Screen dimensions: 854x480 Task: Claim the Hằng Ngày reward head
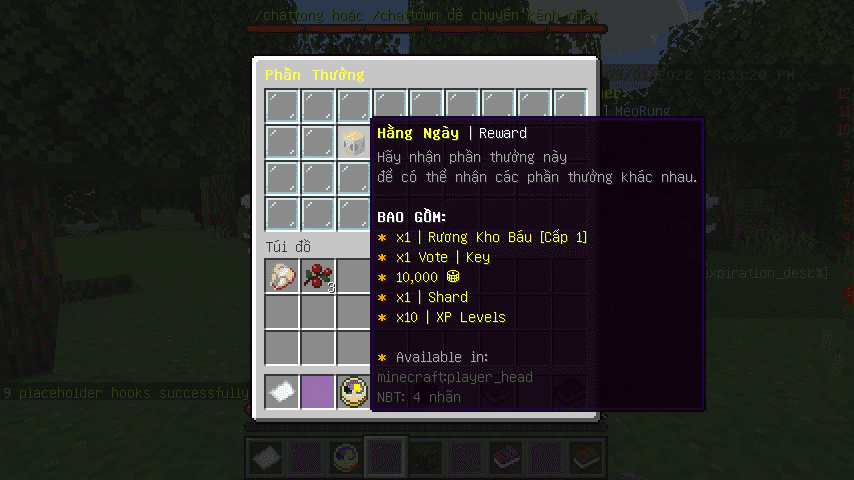354,142
